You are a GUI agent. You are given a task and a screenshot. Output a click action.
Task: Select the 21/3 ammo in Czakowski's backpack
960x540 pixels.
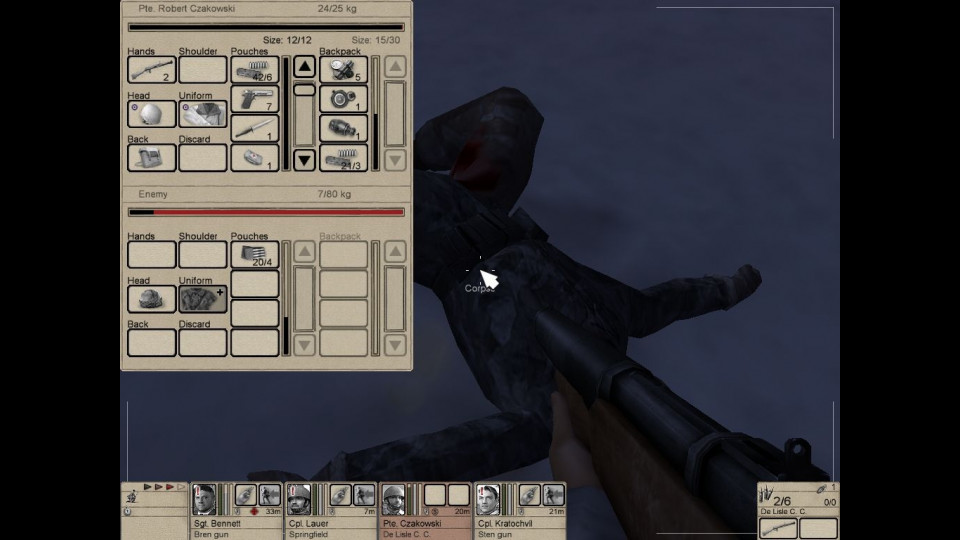(343, 158)
